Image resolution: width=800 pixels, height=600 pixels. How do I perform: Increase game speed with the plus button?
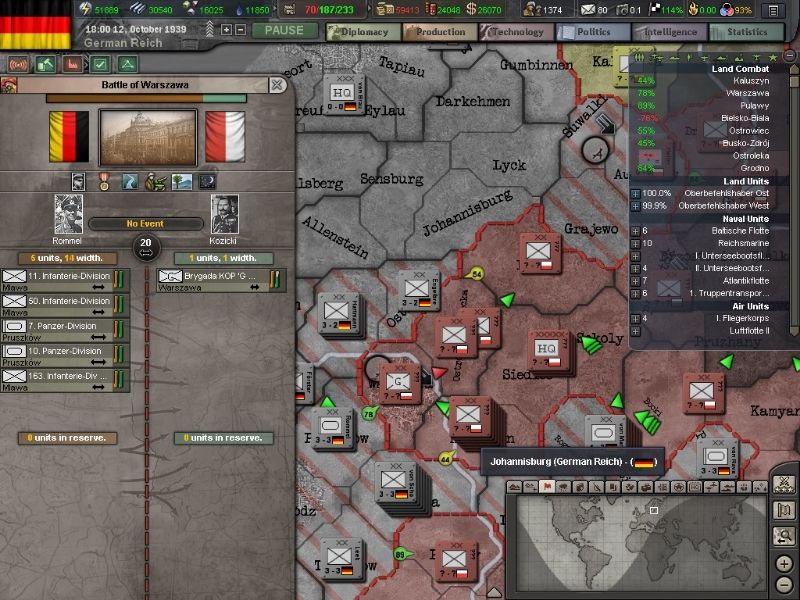226,29
